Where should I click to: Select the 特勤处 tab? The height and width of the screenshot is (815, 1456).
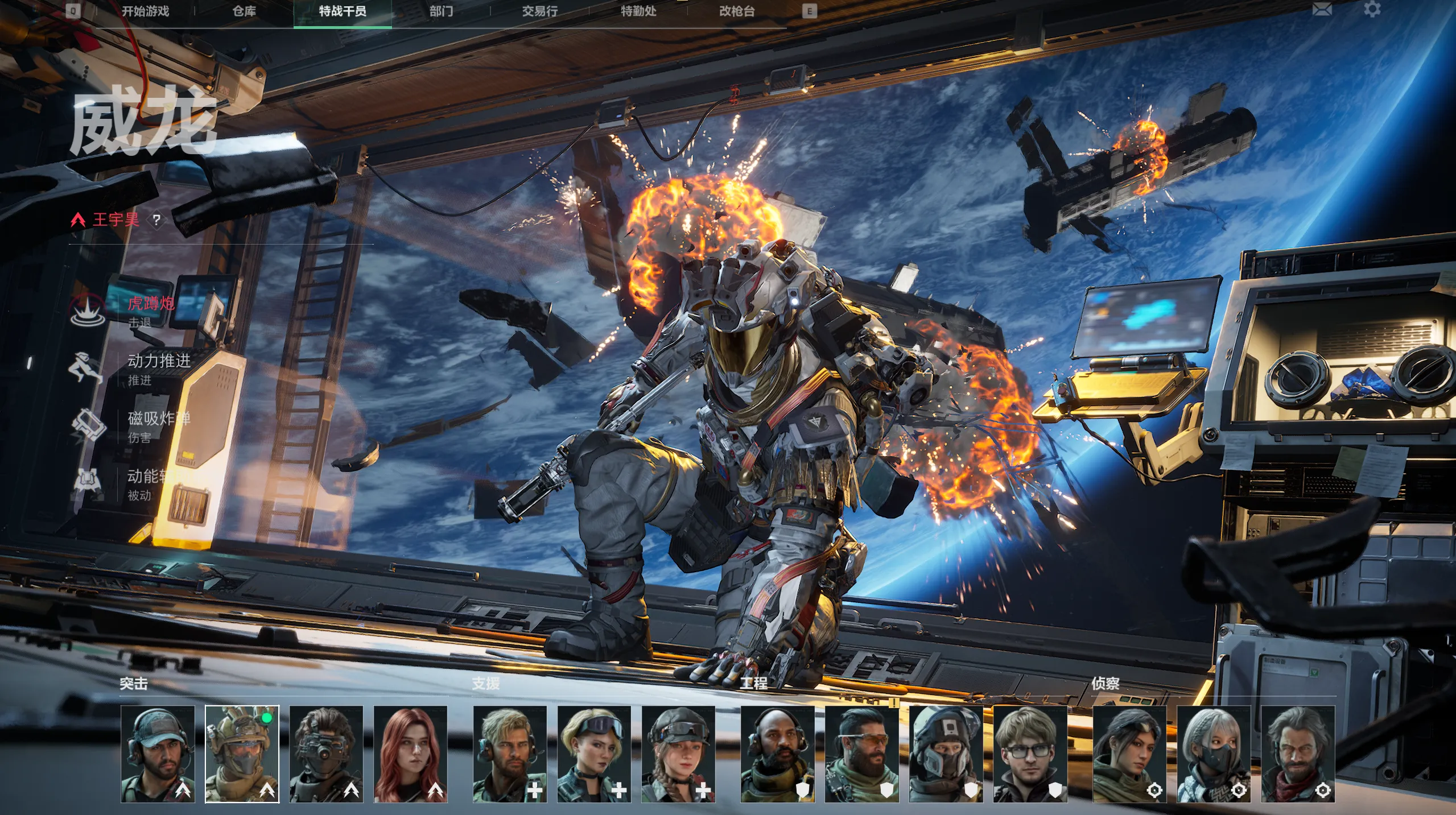click(638, 11)
